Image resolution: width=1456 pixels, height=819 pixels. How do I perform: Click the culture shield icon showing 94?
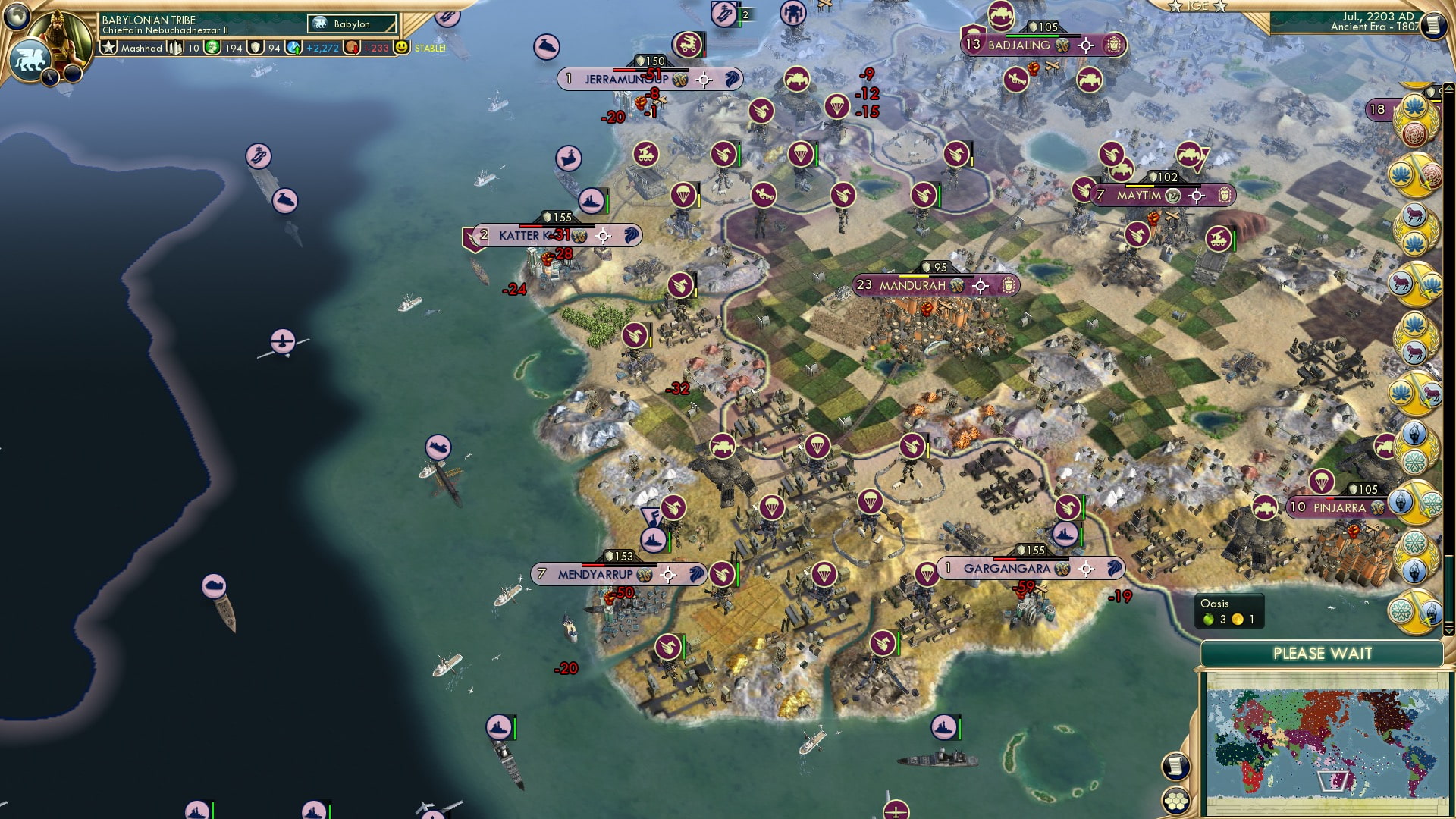(x=256, y=48)
